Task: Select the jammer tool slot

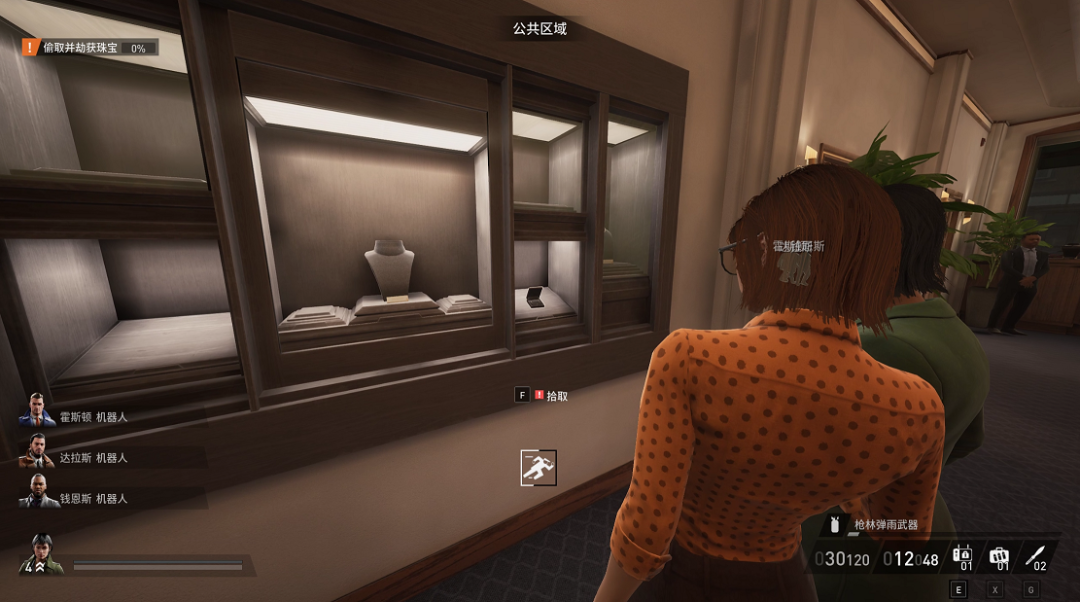Action: click(962, 557)
